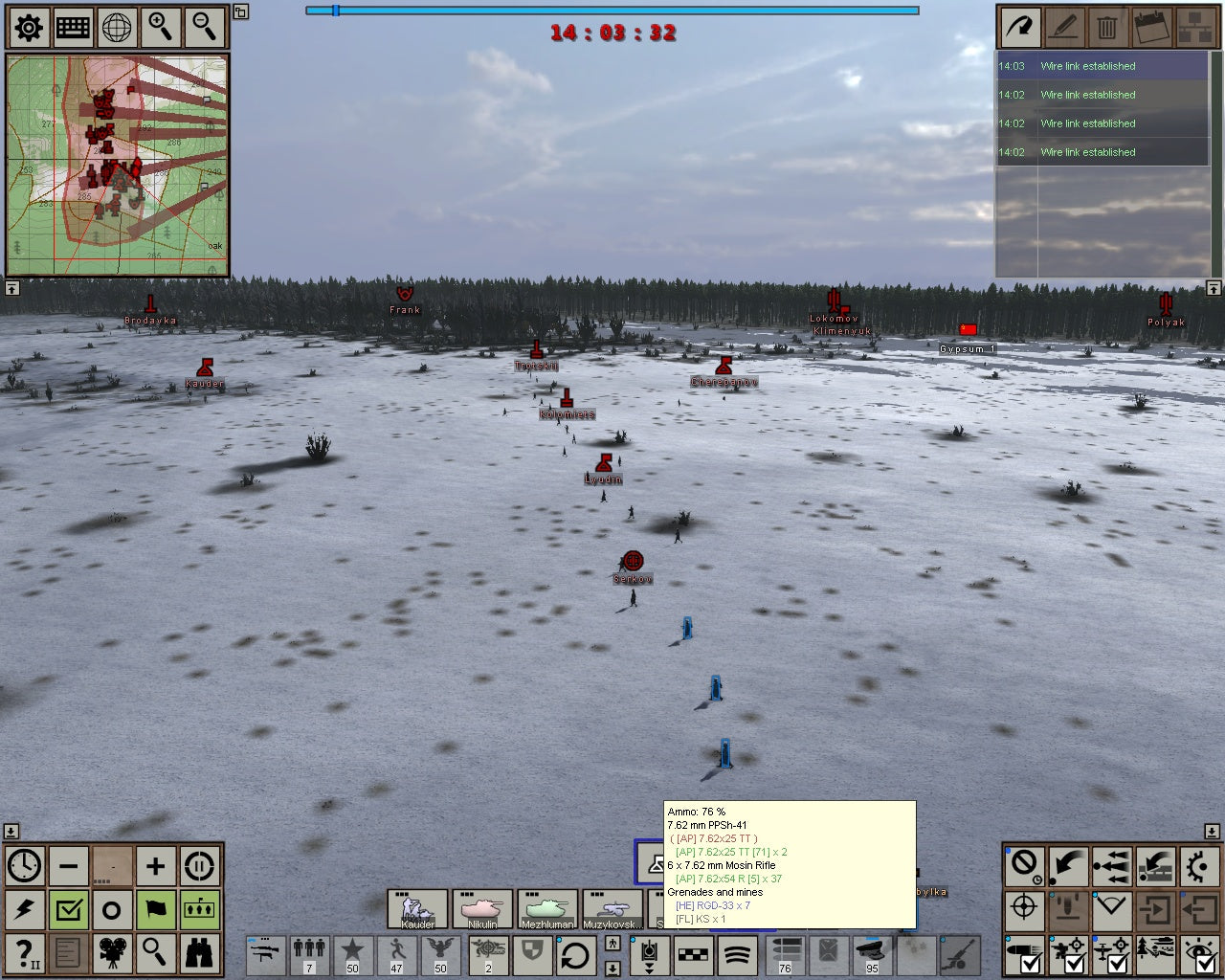The height and width of the screenshot is (980, 1225).
Task: Open the magnifying glass tool bottom-left
Action: [x=156, y=954]
